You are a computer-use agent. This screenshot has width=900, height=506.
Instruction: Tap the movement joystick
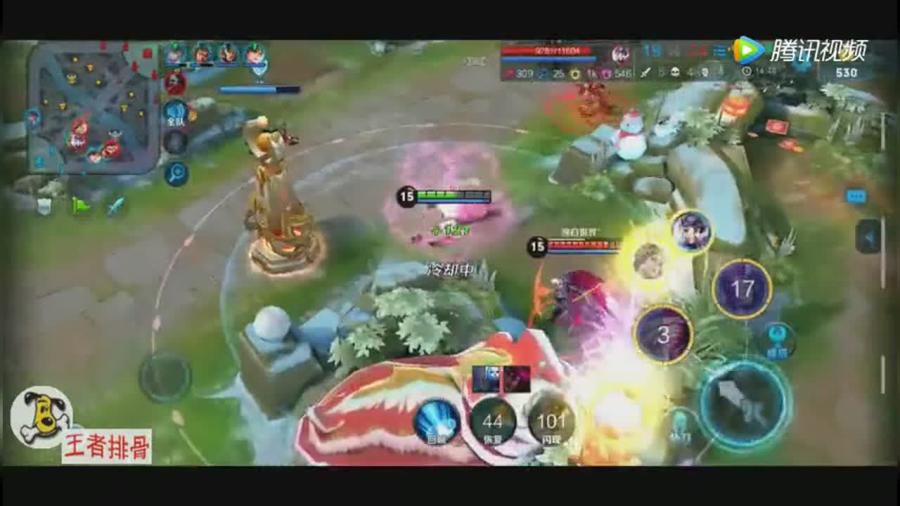[x=165, y=377]
